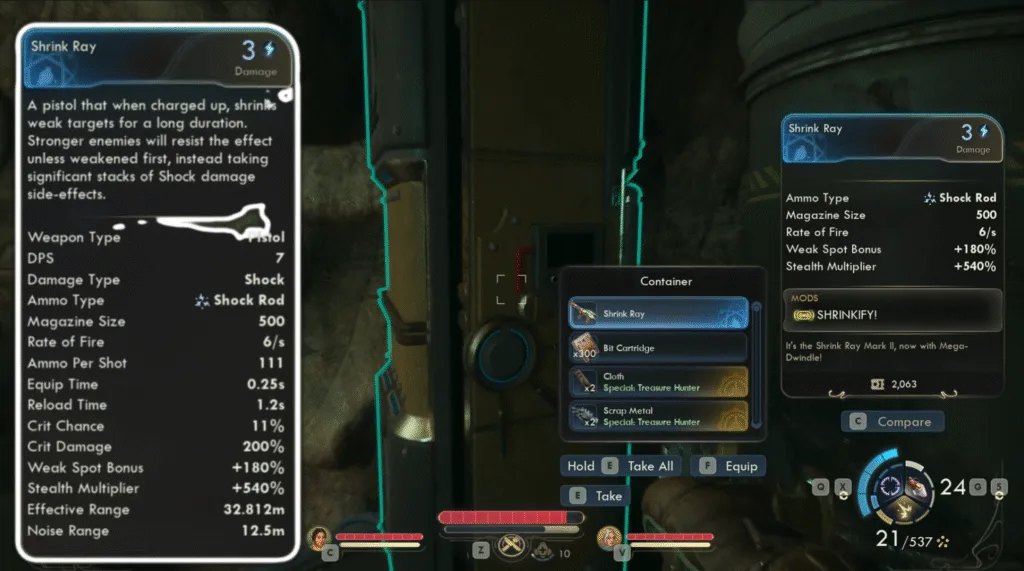Click the Take All button
1024x571 pixels.
click(621, 466)
